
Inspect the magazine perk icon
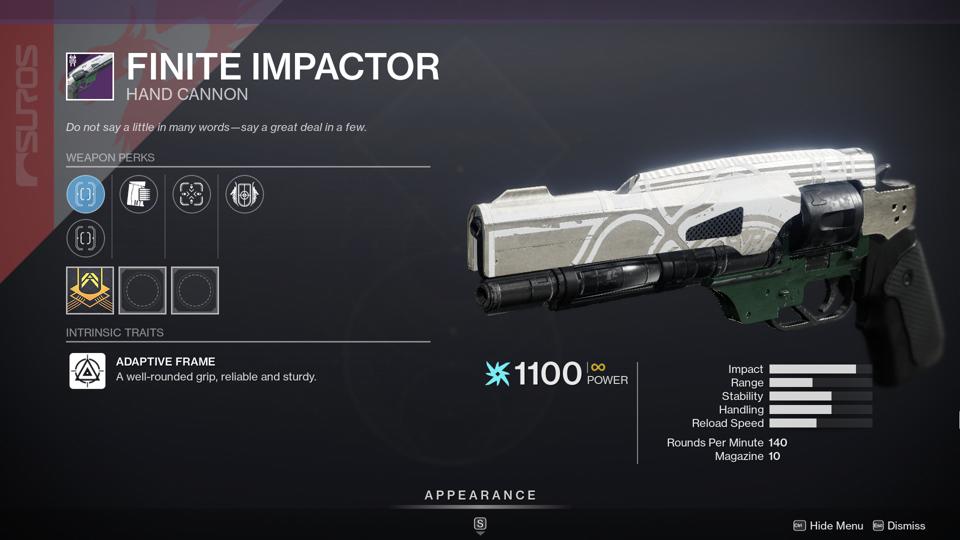139,194
